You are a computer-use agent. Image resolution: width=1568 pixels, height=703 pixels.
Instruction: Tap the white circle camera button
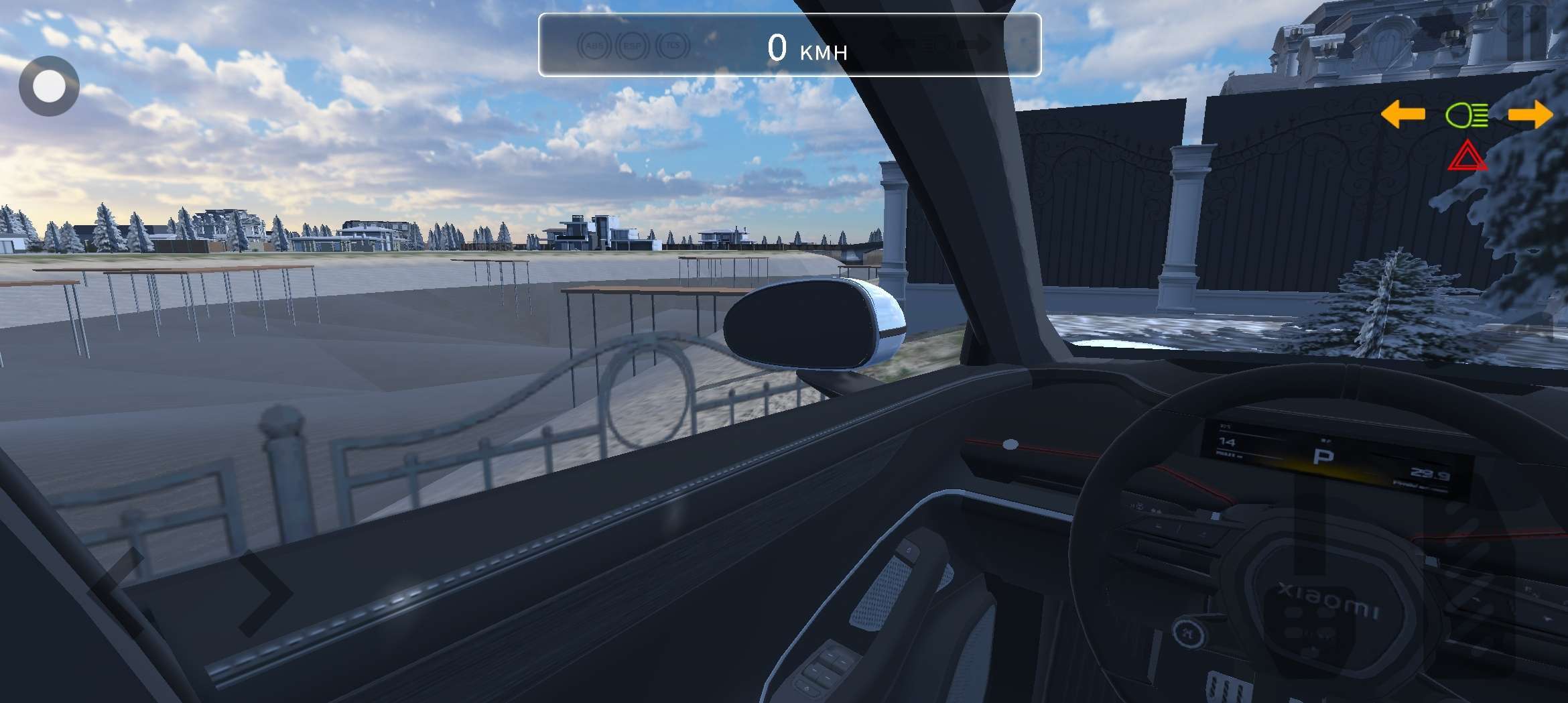pyautogui.click(x=49, y=86)
